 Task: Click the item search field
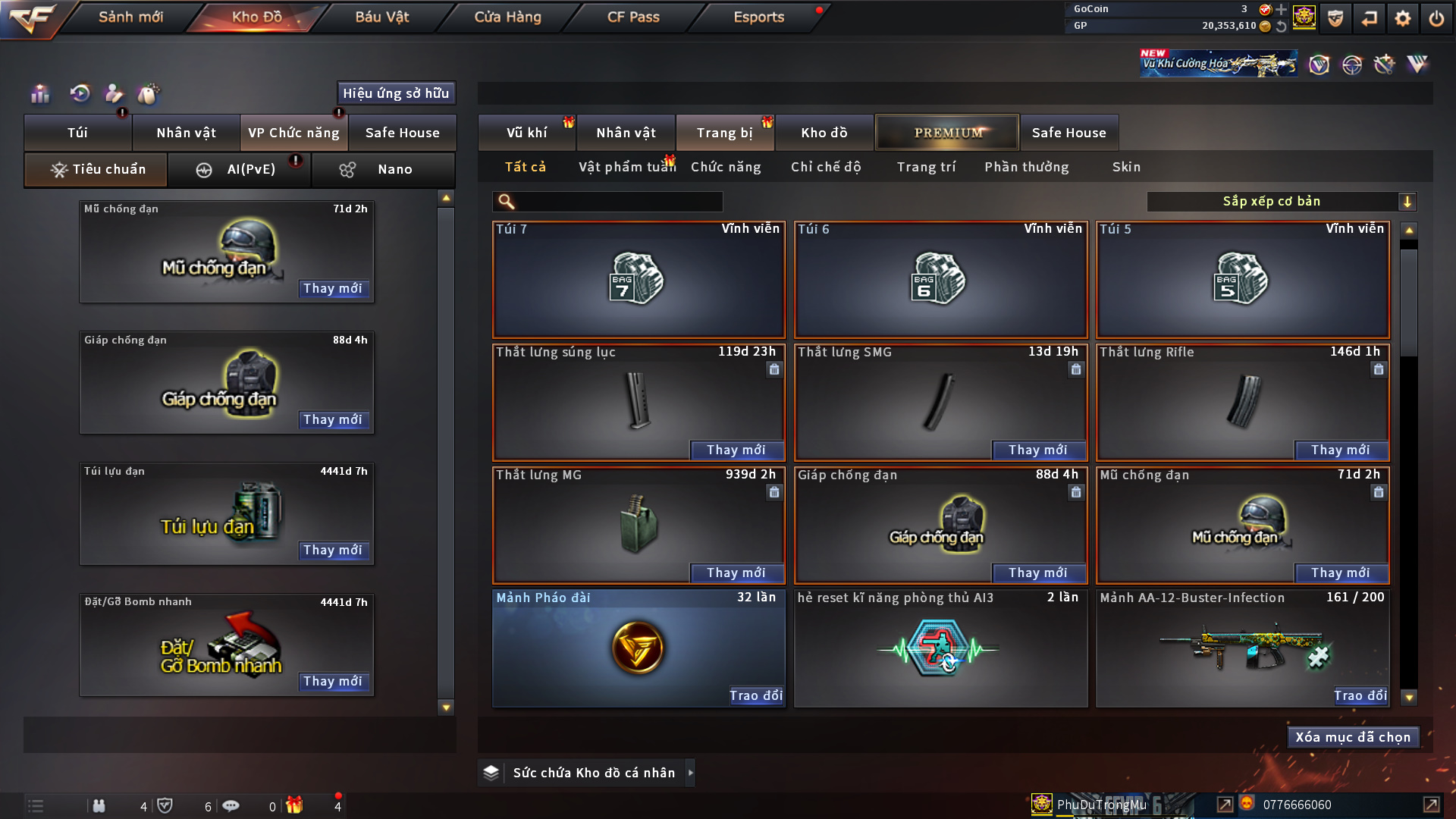(618, 201)
